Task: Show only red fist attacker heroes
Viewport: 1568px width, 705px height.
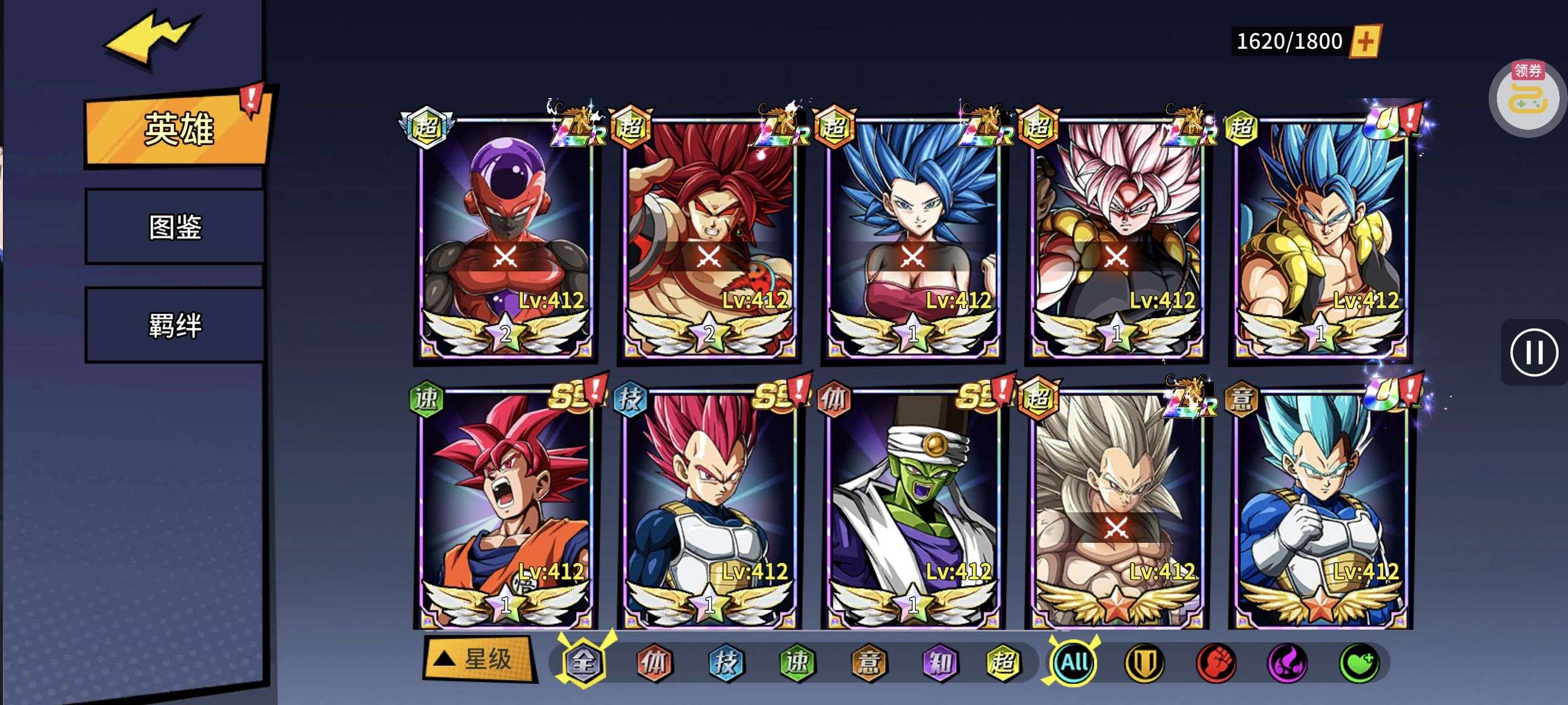Action: coord(1216,662)
